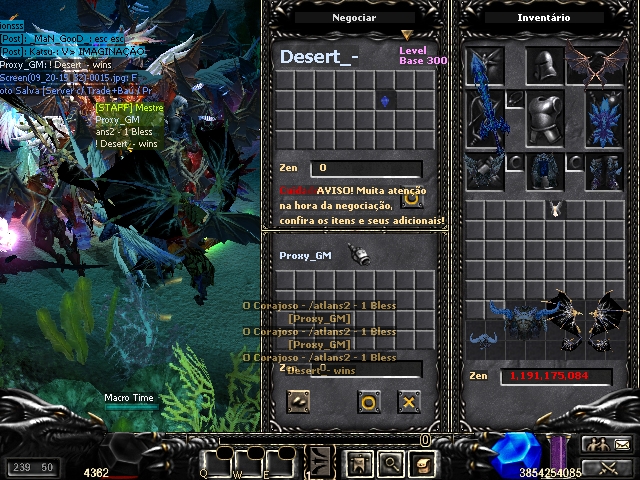Click the blue jewel in Desert_-'s trade grid
This screenshot has width=640, height=480.
[386, 101]
